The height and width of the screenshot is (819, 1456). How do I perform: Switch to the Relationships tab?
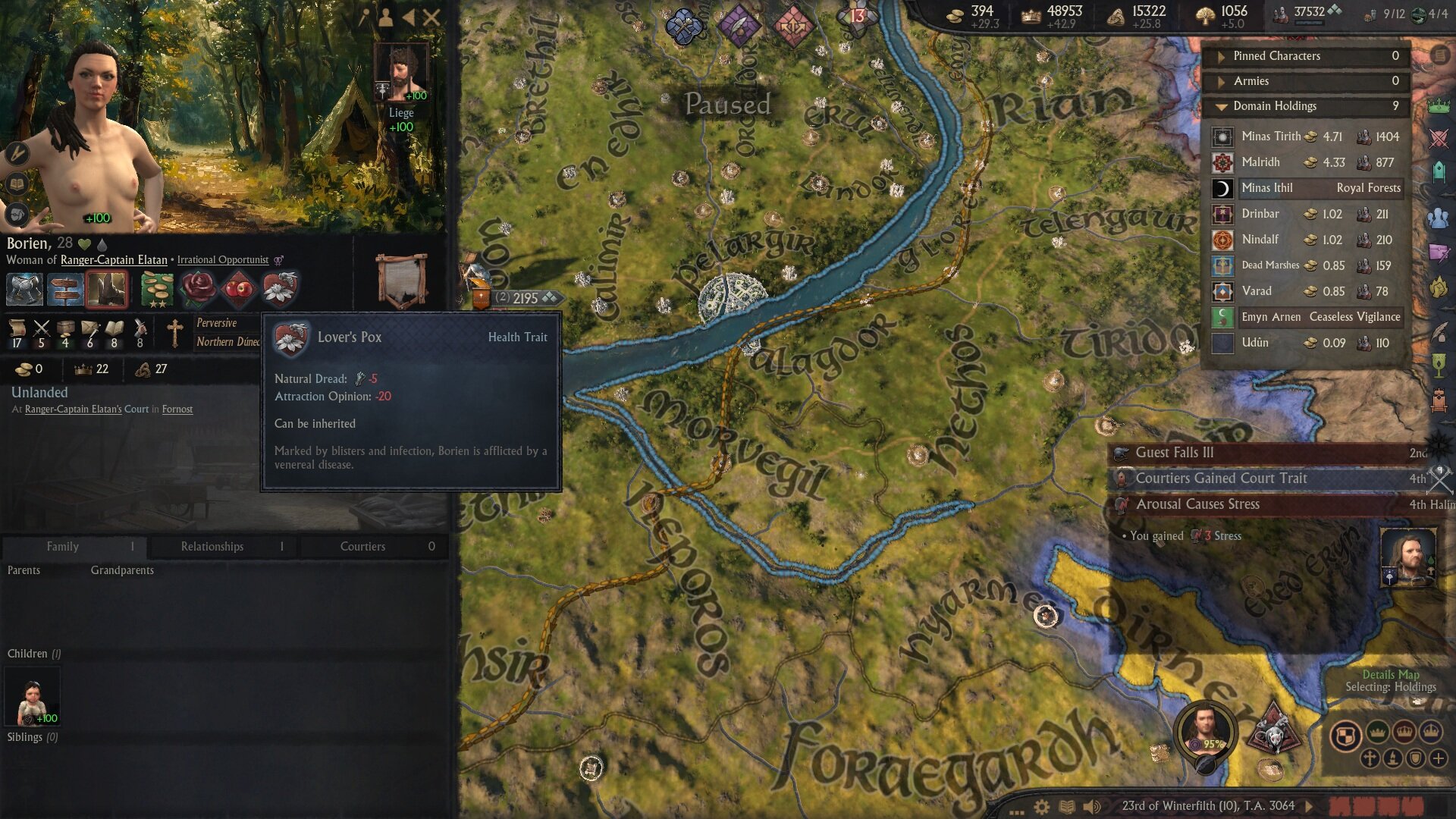point(212,547)
